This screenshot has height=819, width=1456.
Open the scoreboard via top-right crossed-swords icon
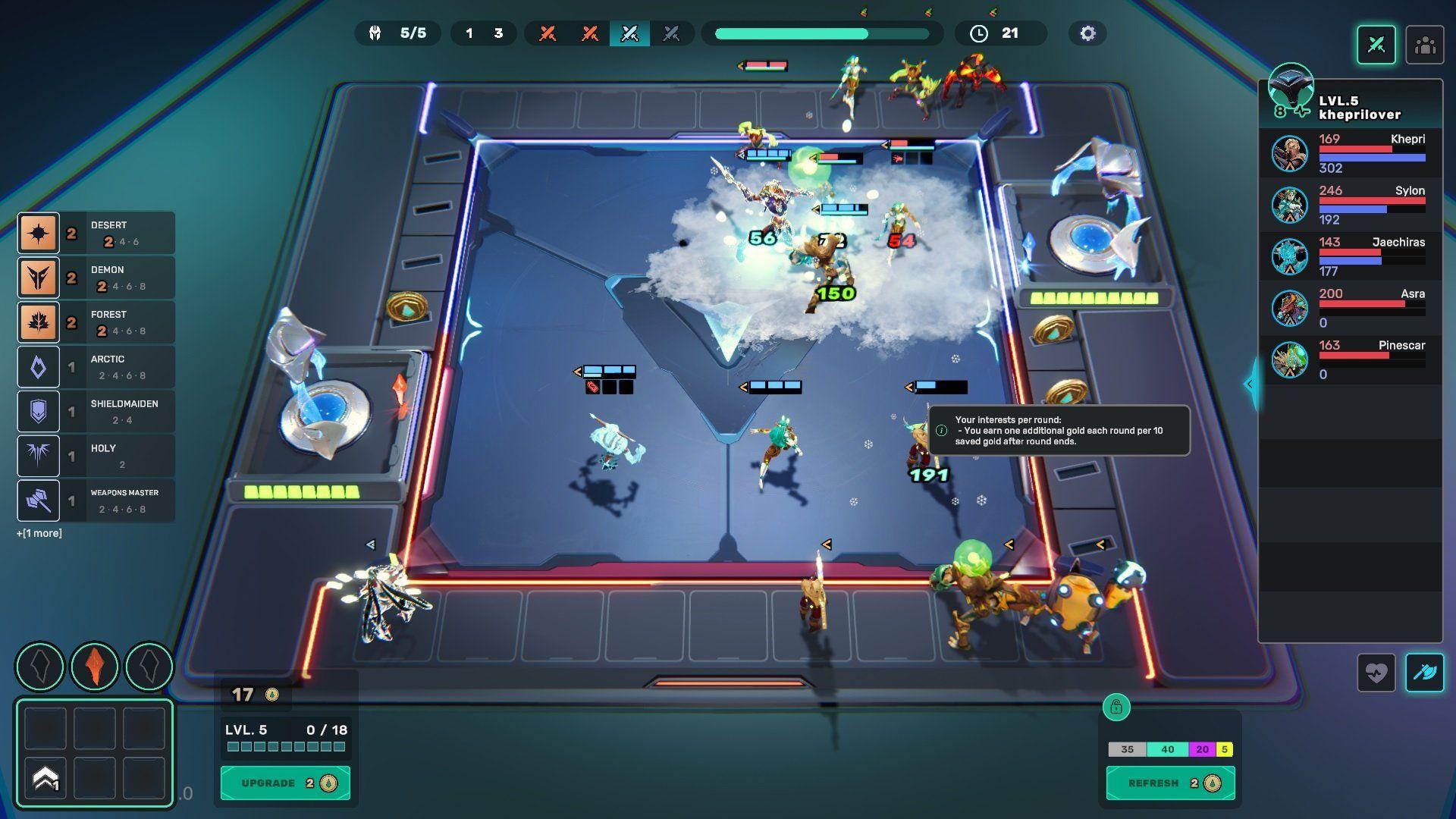pos(1376,45)
